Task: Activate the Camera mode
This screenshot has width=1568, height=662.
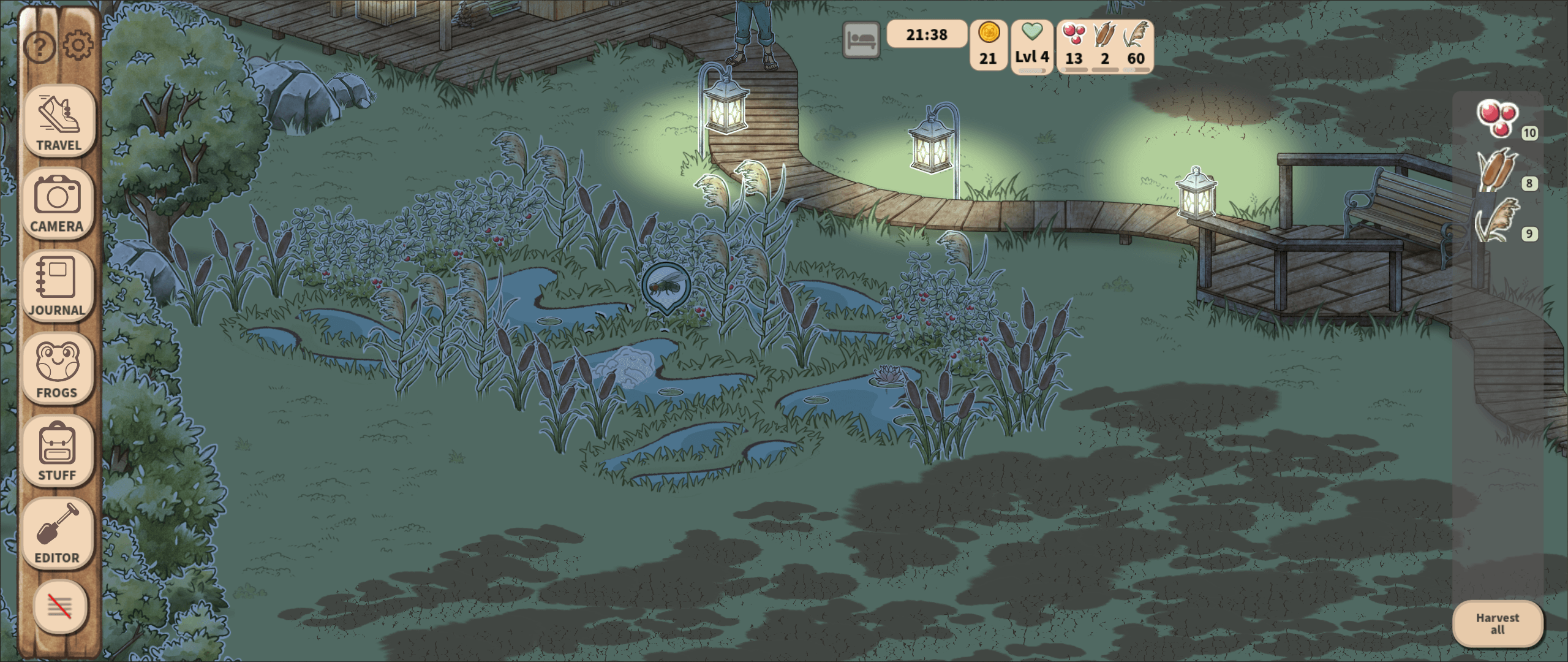Action: [58, 204]
